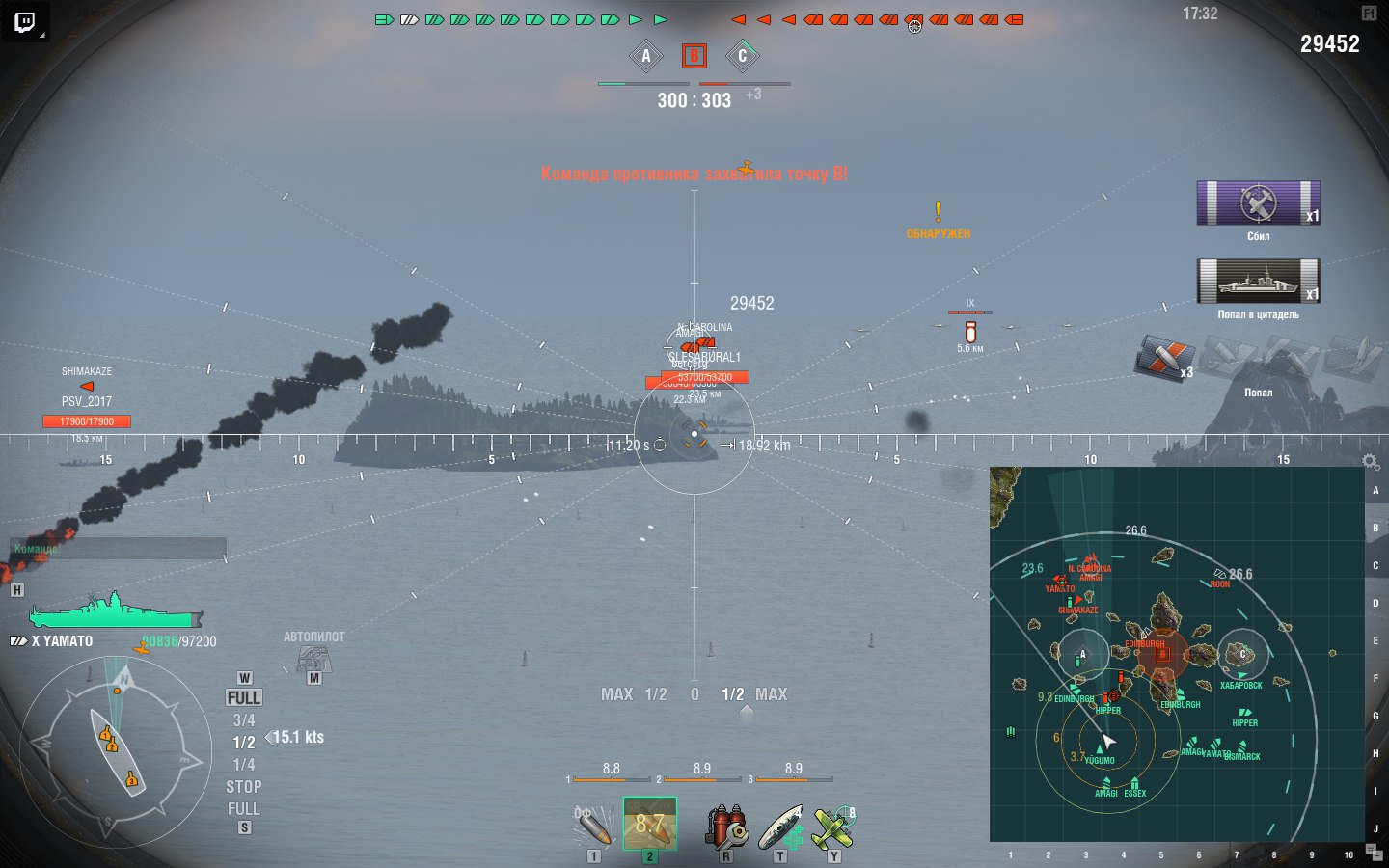
Task: Click the Команде team chat input field
Action: (x=116, y=547)
